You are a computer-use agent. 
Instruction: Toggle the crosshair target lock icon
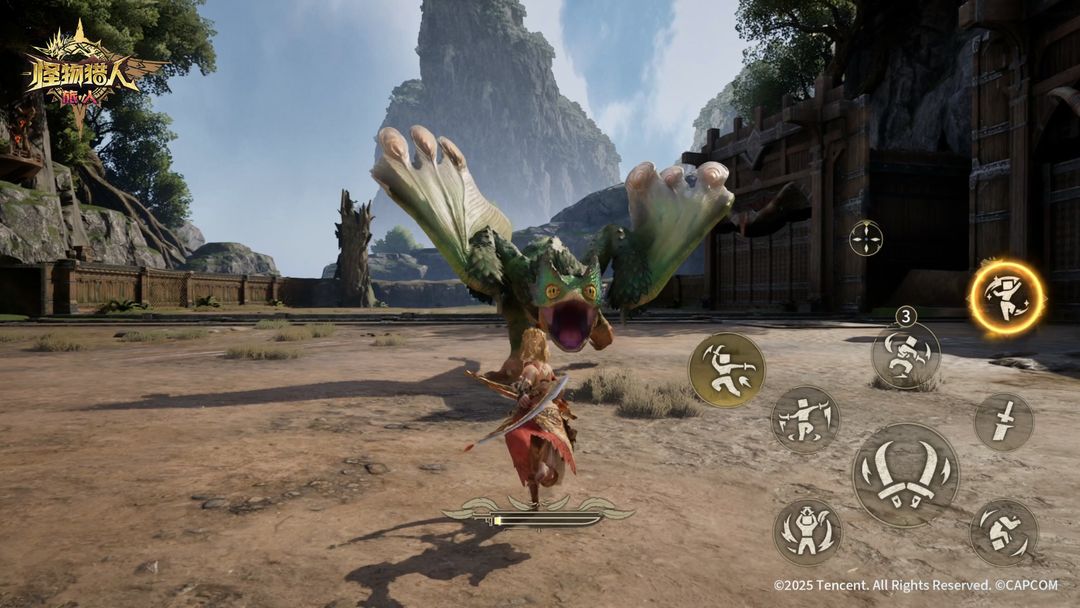(866, 238)
